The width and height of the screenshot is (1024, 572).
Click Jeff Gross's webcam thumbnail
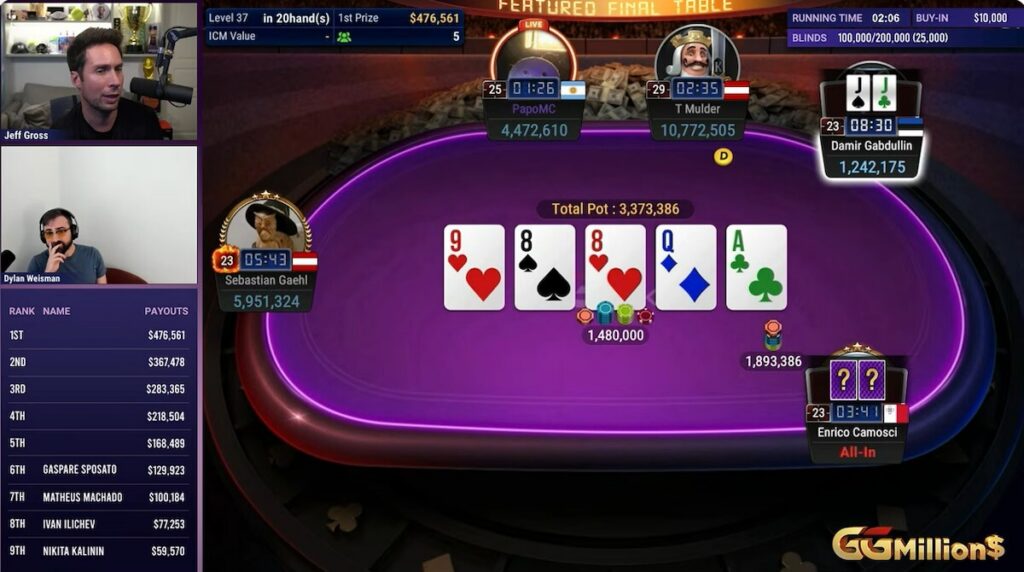click(99, 71)
